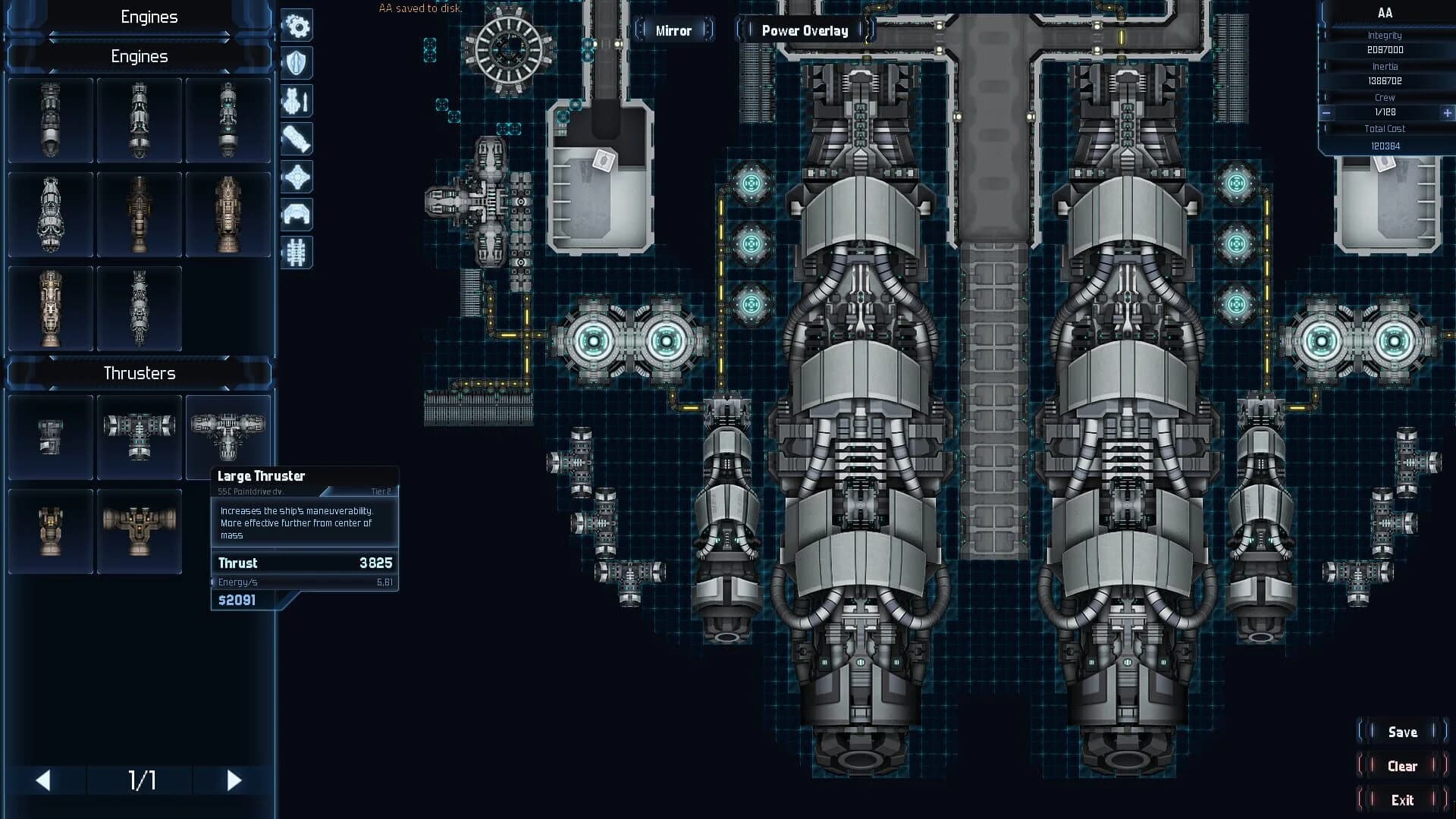Select the first engine part thumbnail
Viewport: 1456px width, 819px height.
(x=50, y=120)
